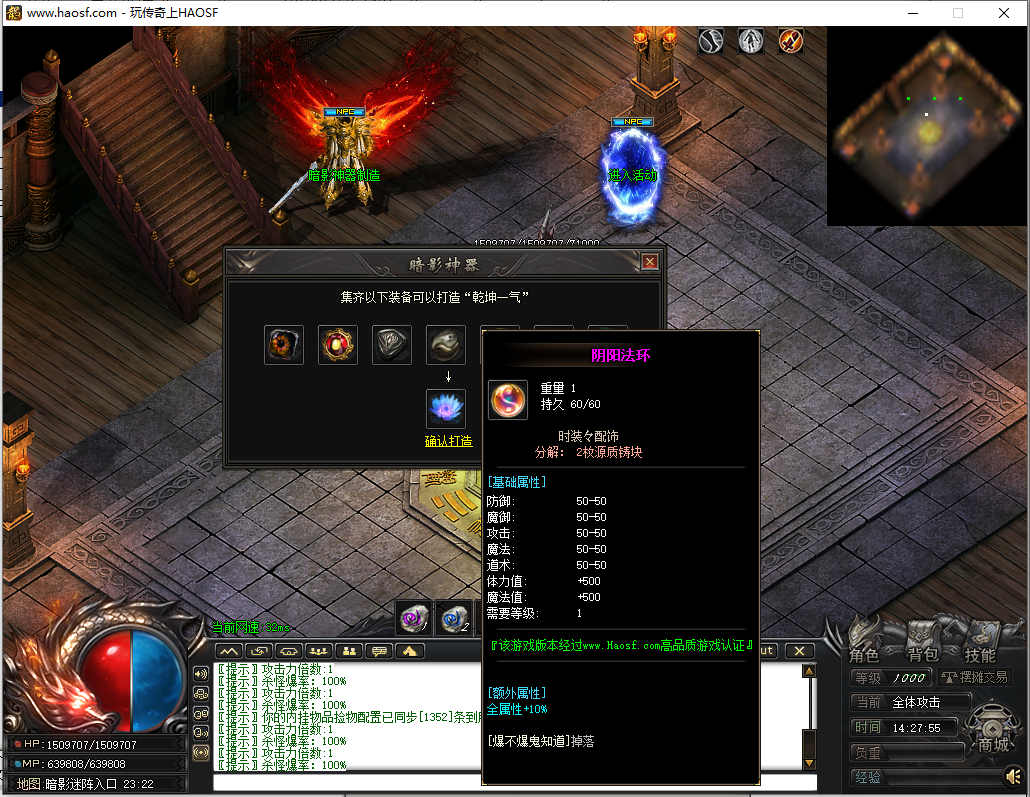
Task: Select the orange eye material slot
Action: click(x=284, y=345)
